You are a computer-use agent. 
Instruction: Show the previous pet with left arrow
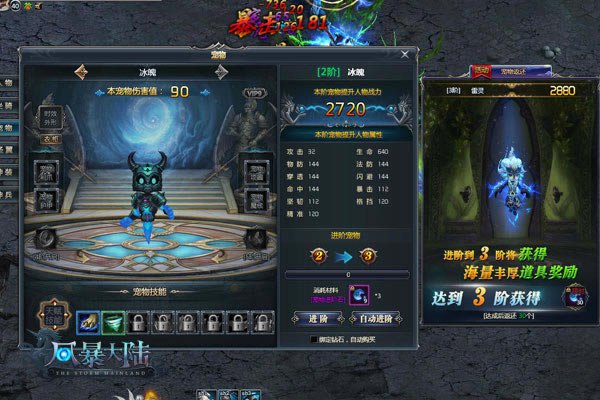(81, 73)
